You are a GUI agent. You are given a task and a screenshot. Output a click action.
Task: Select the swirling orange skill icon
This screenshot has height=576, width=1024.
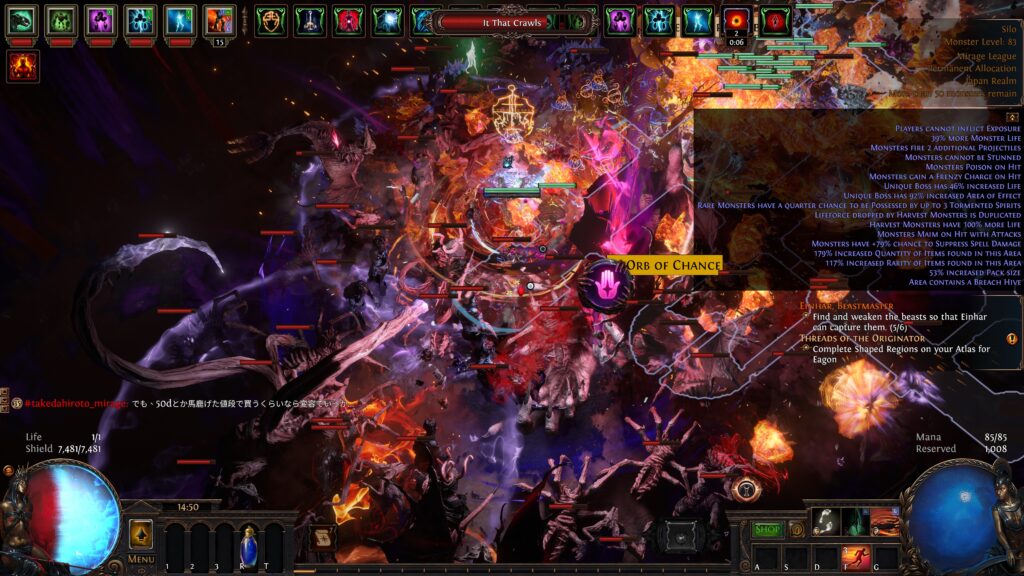[884, 522]
